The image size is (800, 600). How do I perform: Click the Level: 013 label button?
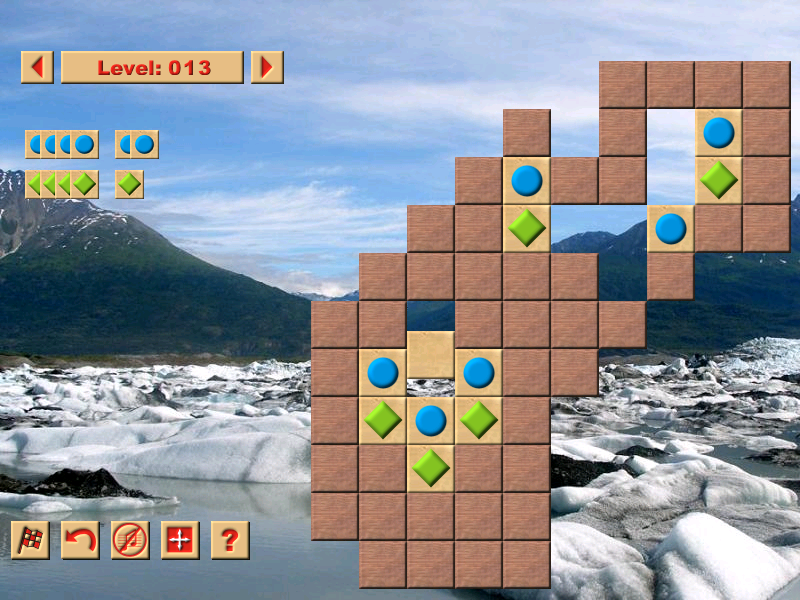tap(152, 67)
